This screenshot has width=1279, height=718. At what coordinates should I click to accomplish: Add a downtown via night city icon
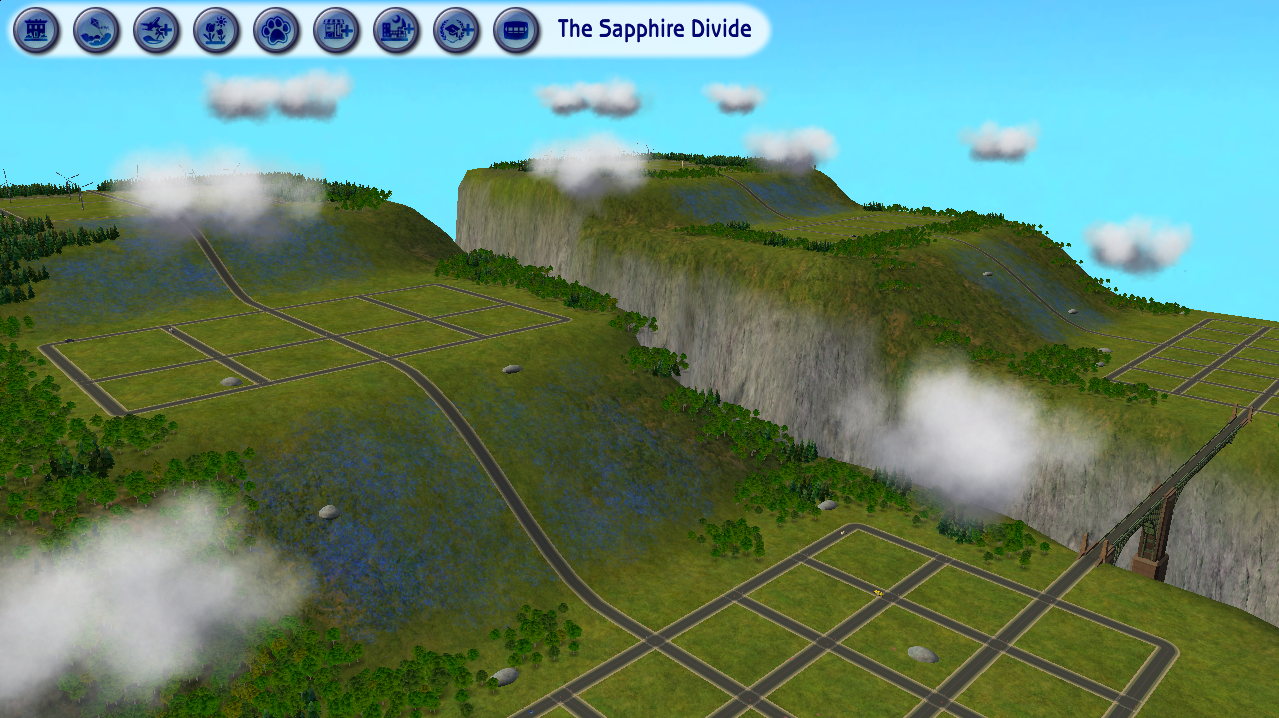coord(396,30)
